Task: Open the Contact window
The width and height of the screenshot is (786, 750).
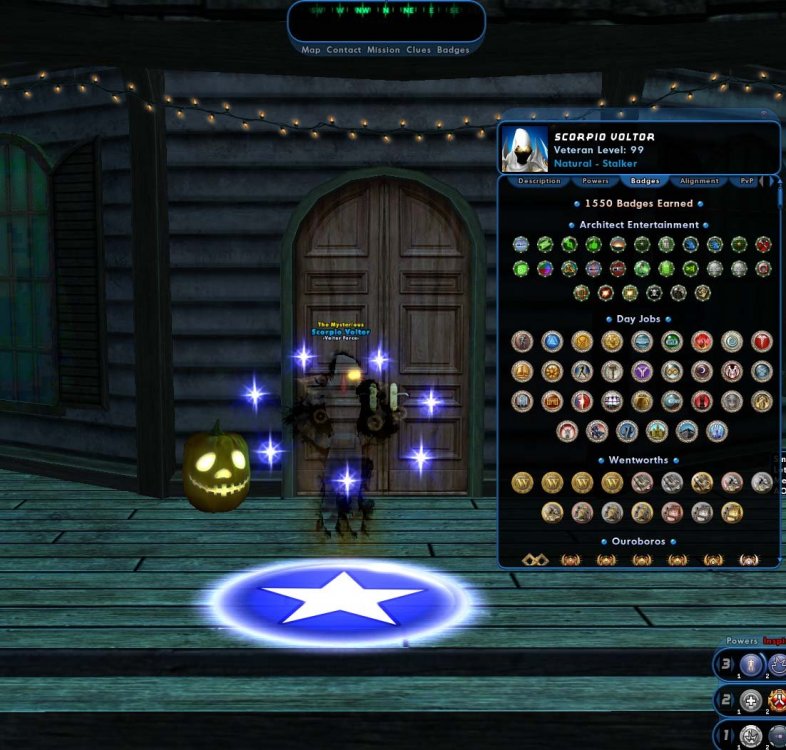Action: coord(344,50)
